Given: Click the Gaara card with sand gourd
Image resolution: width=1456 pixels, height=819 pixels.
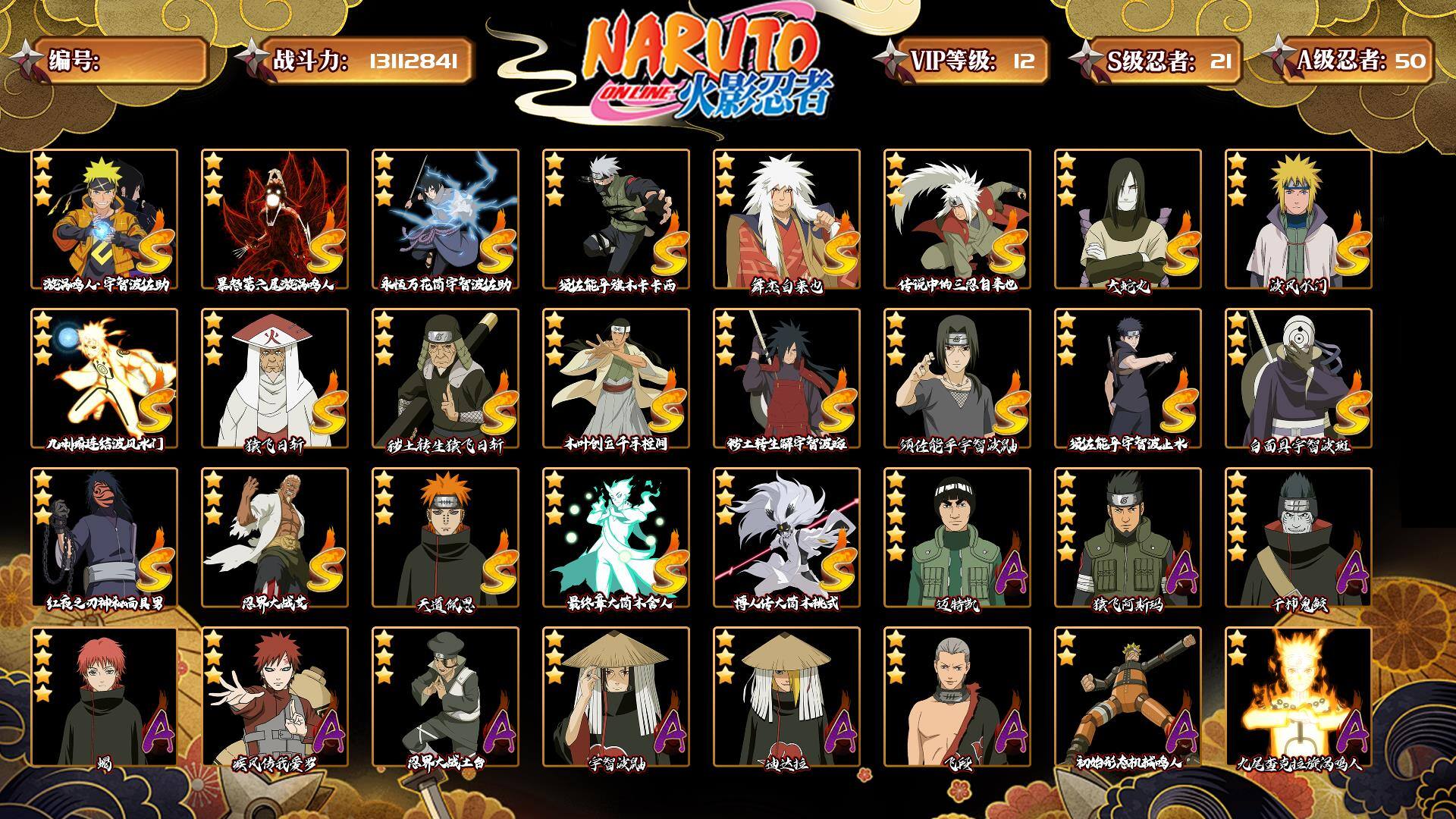Looking at the screenshot, I should pos(275,696).
